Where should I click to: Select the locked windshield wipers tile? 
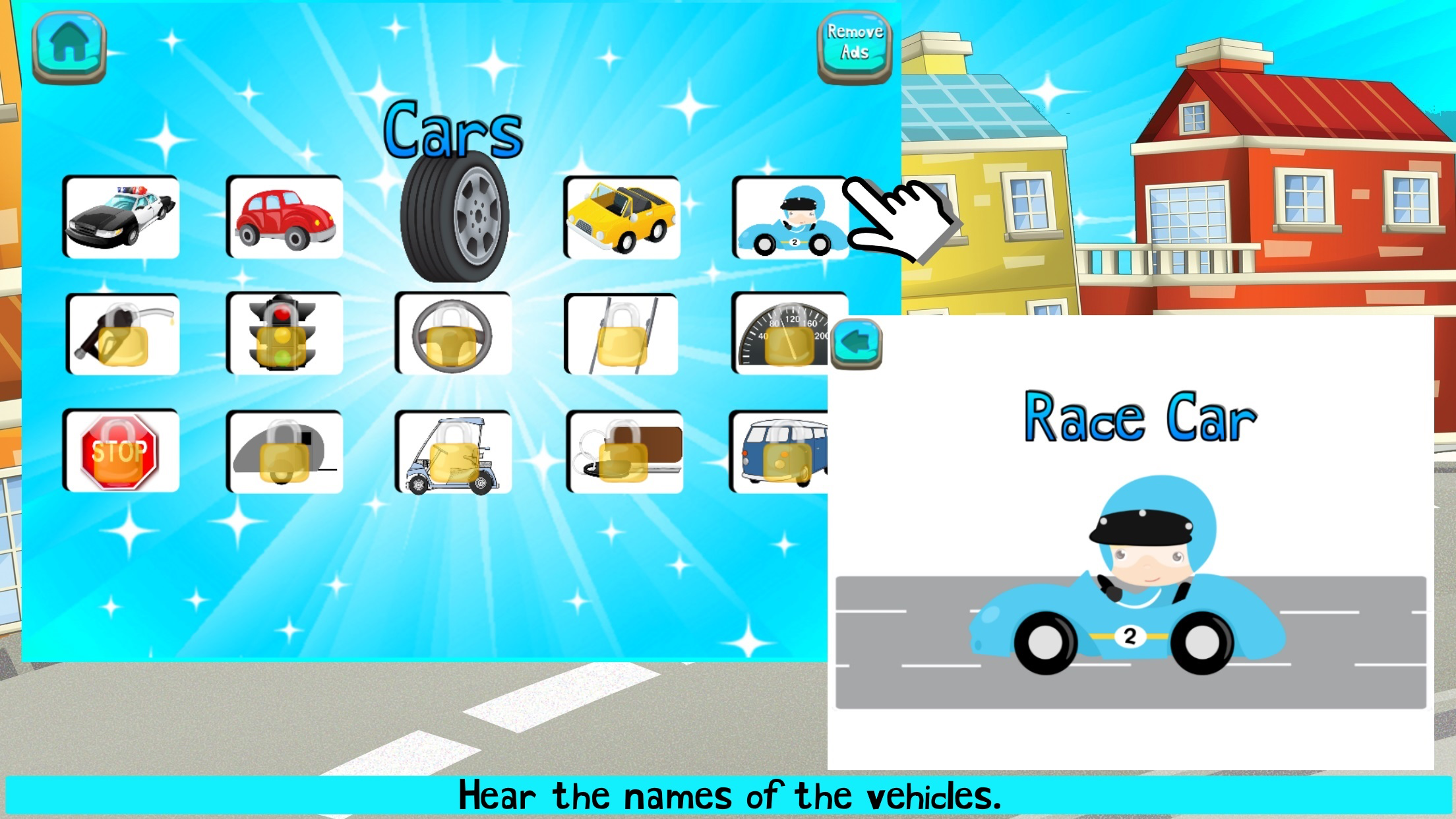[x=621, y=334]
